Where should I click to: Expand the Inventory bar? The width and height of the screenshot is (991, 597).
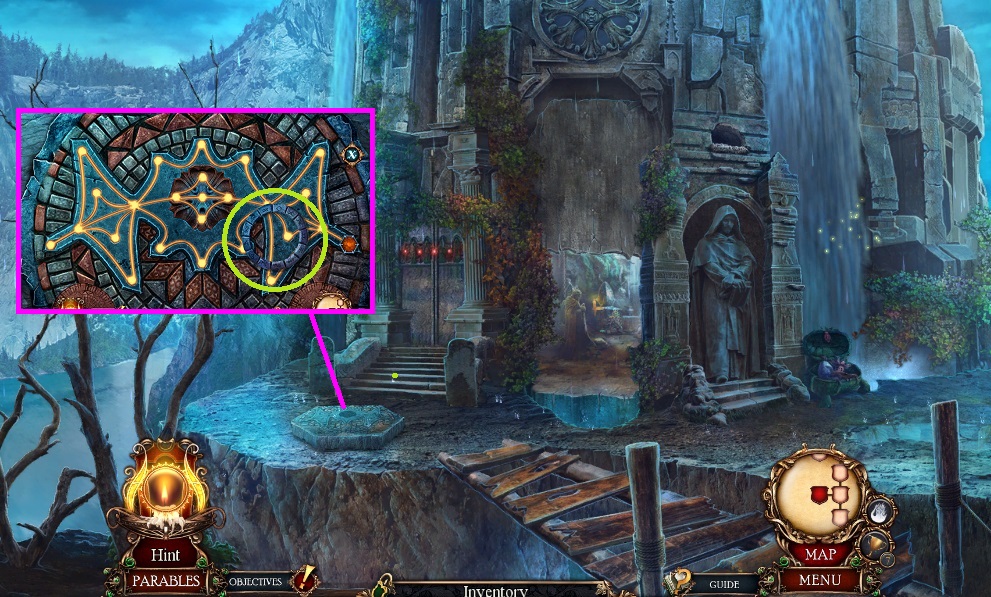[495, 590]
